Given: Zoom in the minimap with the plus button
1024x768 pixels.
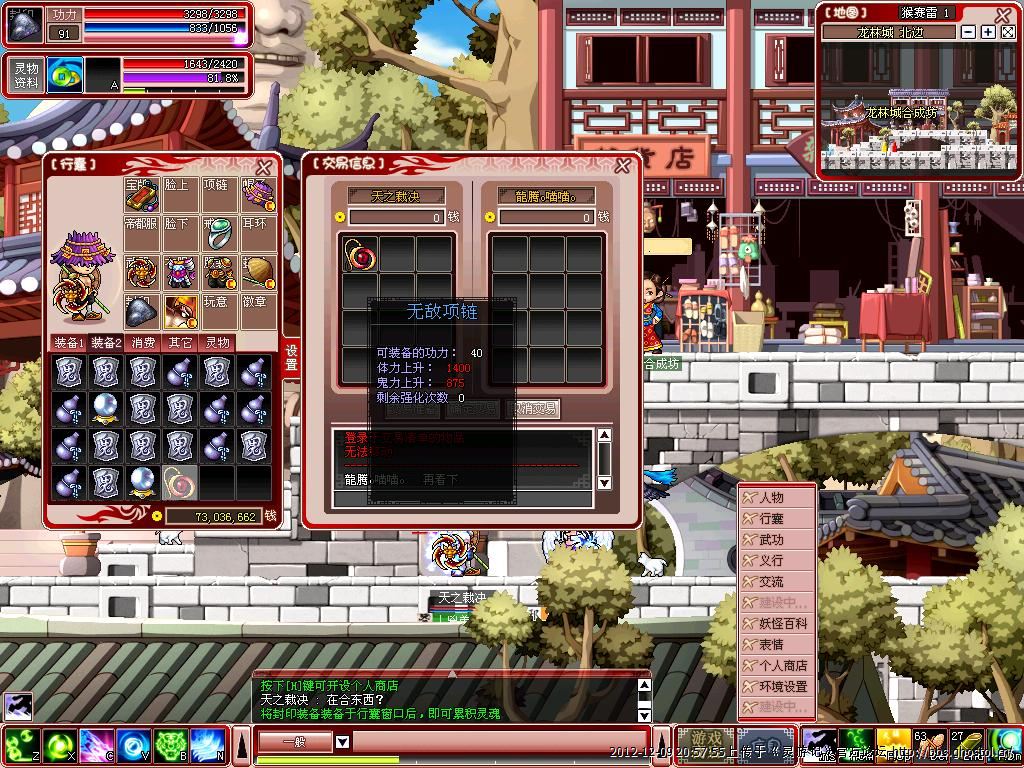Looking at the screenshot, I should point(988,32).
